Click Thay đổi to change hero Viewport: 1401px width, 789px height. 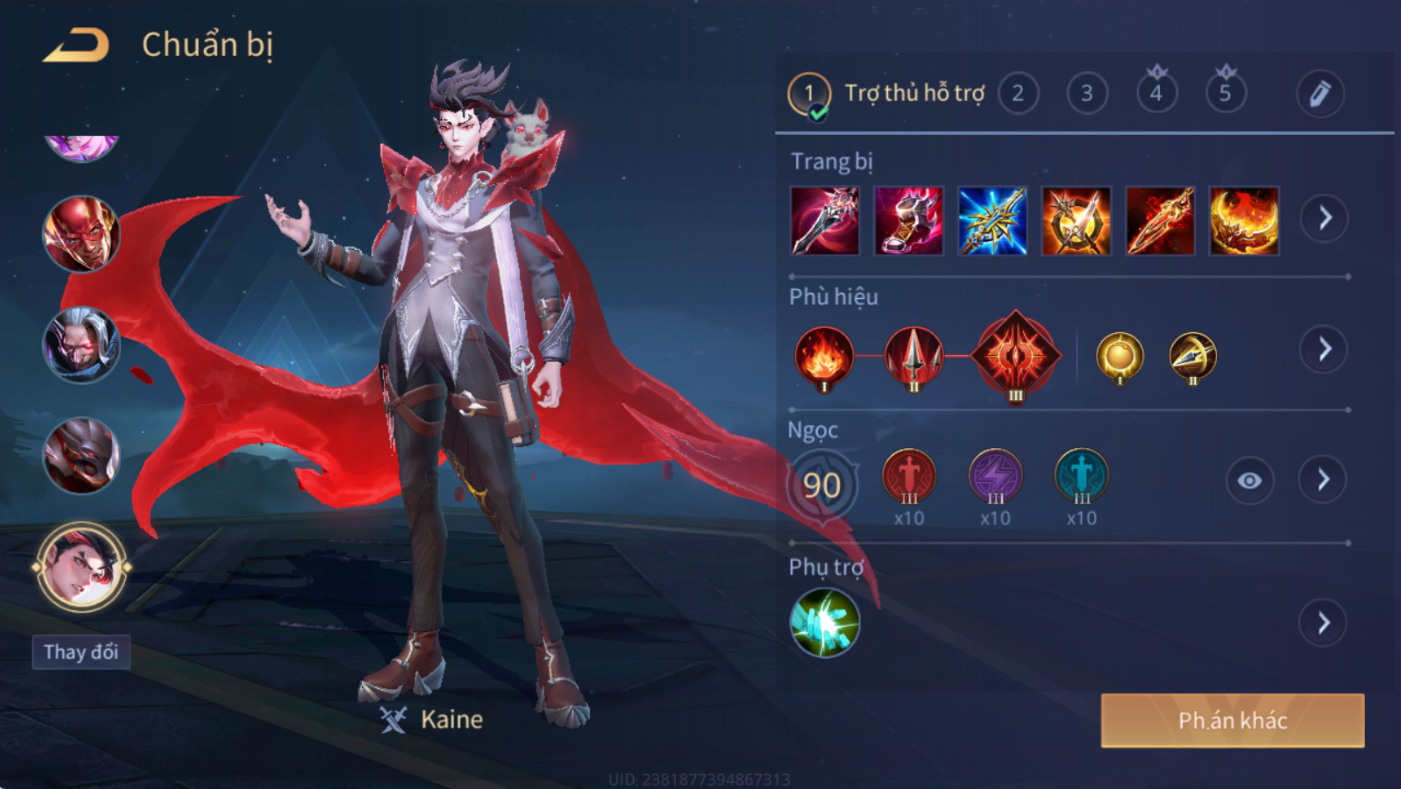tap(81, 652)
